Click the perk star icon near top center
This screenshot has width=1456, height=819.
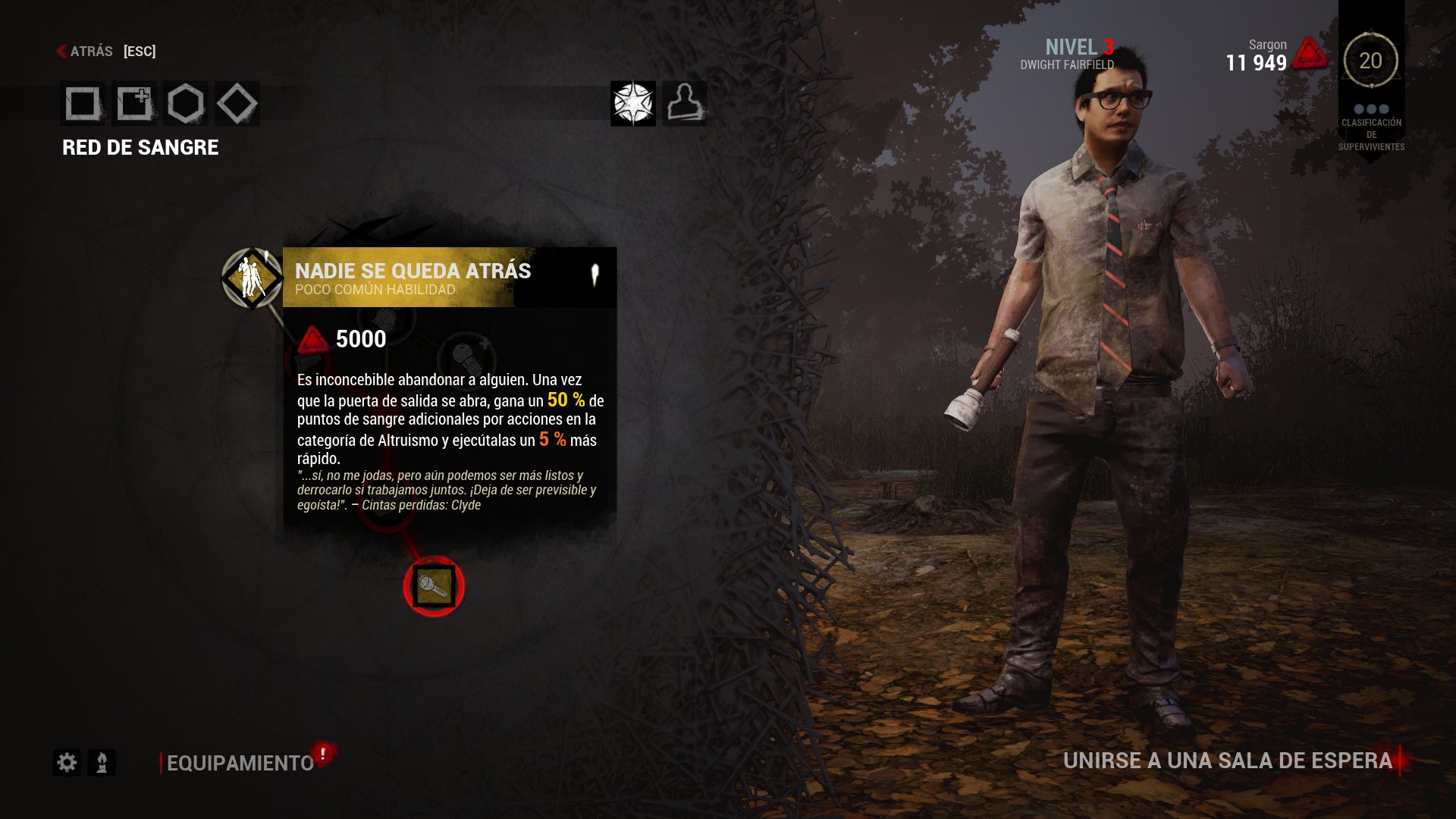634,105
